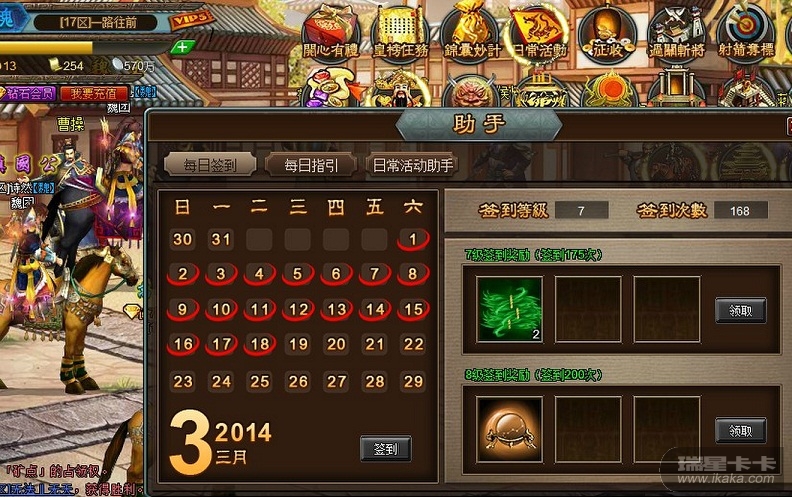Choose calendar day 19
792x497 pixels.
coord(297,344)
